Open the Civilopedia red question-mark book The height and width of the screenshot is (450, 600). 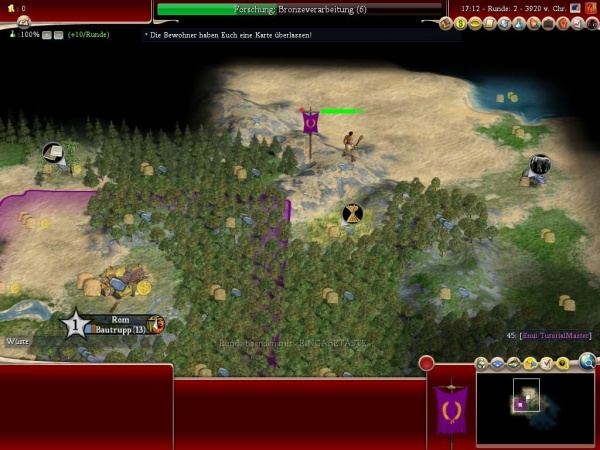[592, 8]
